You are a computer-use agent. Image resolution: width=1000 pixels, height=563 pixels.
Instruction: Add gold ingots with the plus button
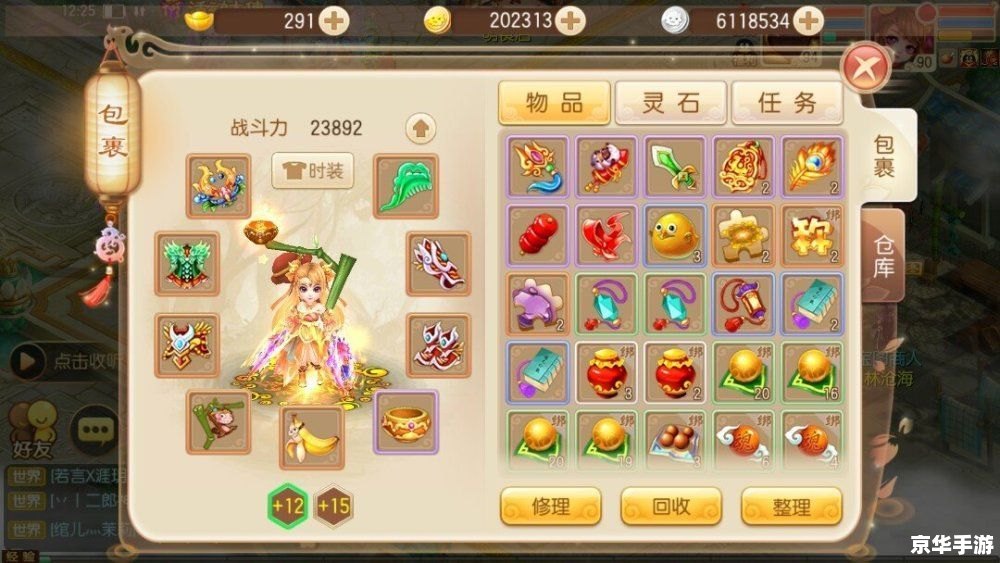332,20
